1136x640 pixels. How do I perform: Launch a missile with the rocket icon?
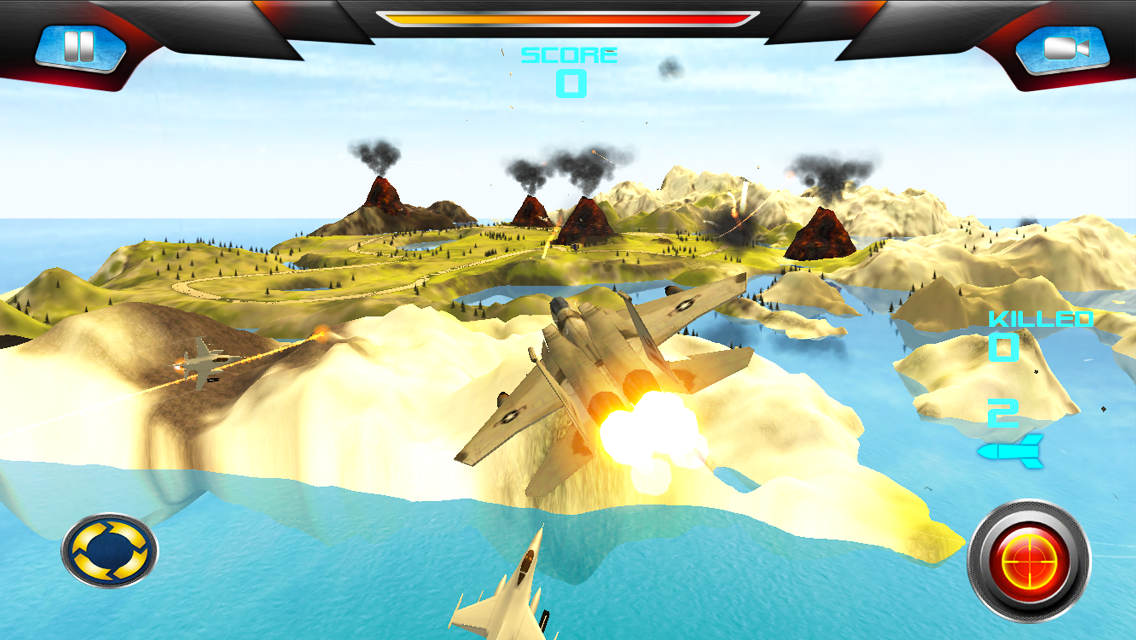(1010, 451)
